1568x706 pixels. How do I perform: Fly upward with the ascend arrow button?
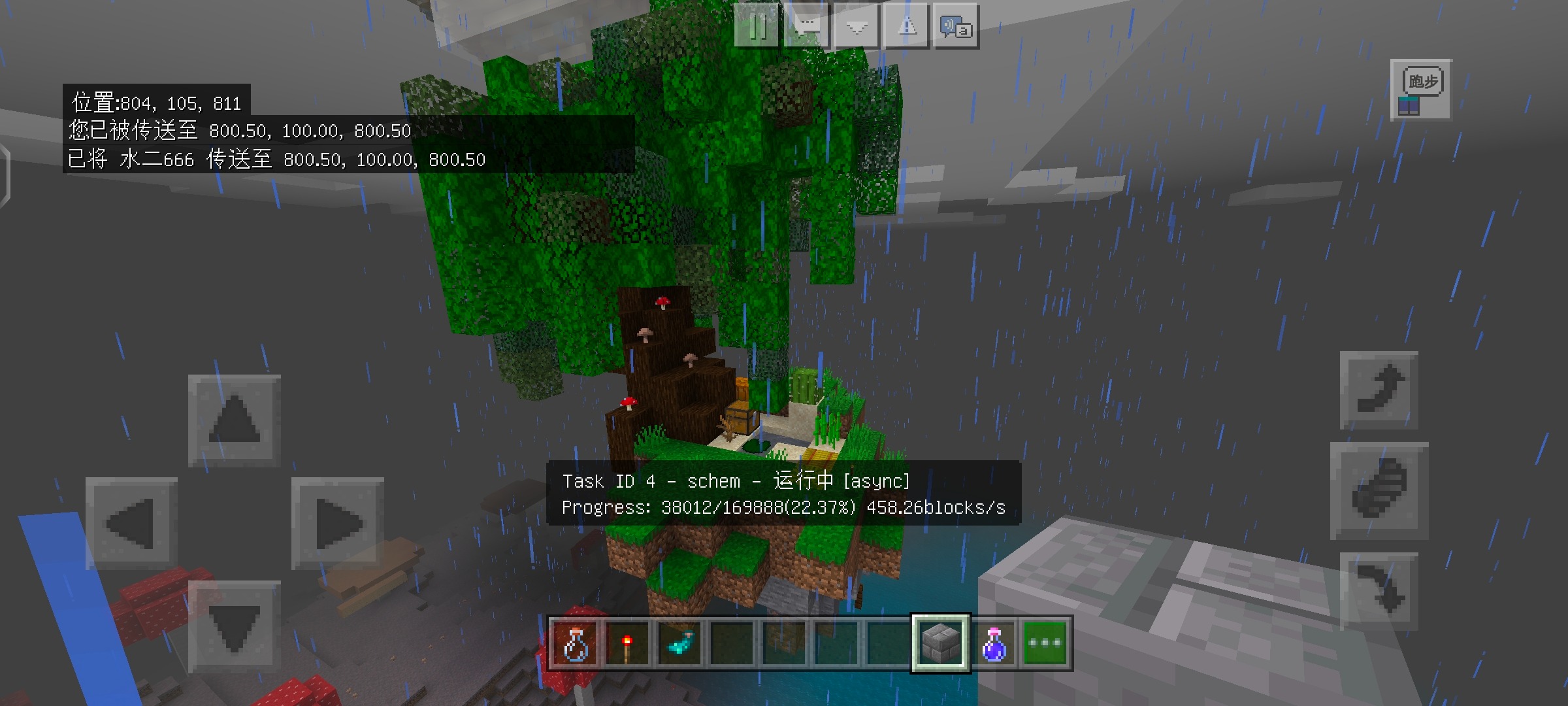[x=1379, y=390]
